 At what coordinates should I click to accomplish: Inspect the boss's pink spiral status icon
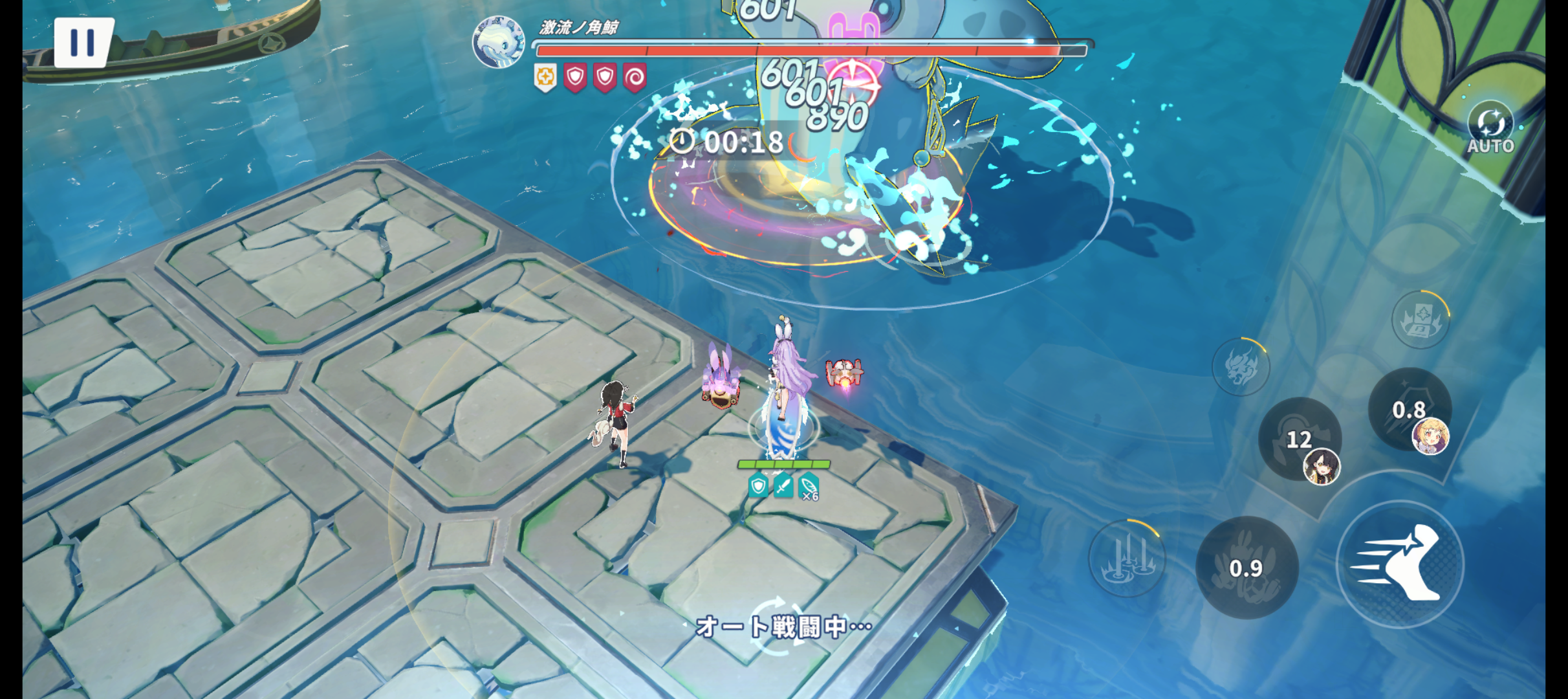click(635, 78)
